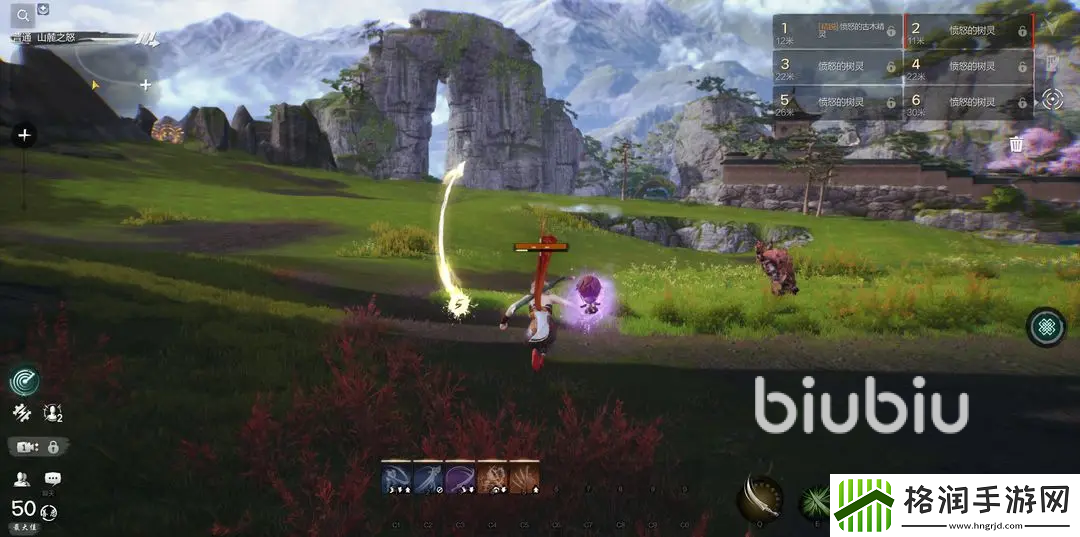Activate the teal knot button
Screen dimensions: 1080x537
(1046, 327)
